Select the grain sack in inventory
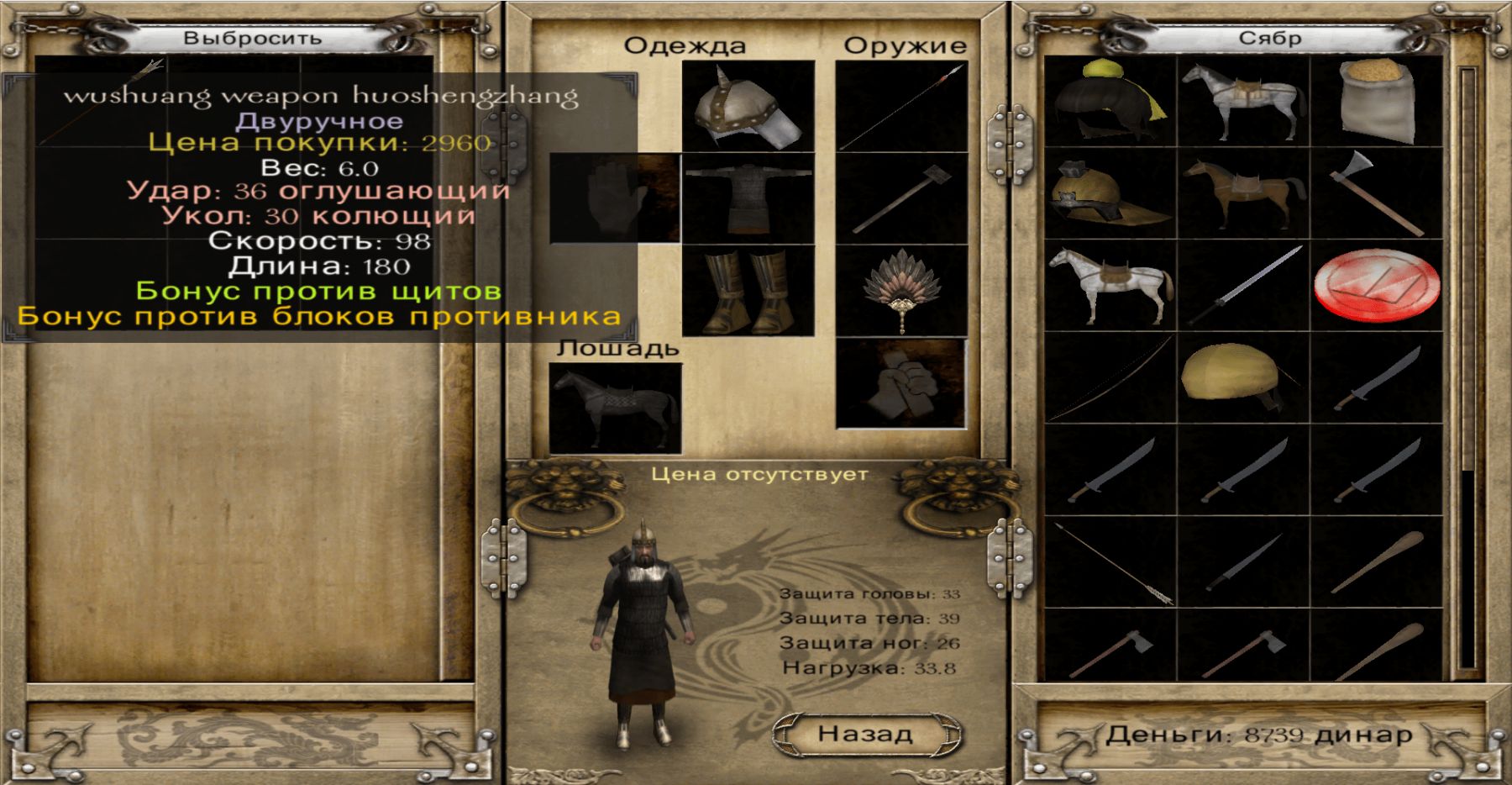Image resolution: width=1512 pixels, height=785 pixels. [1376, 103]
